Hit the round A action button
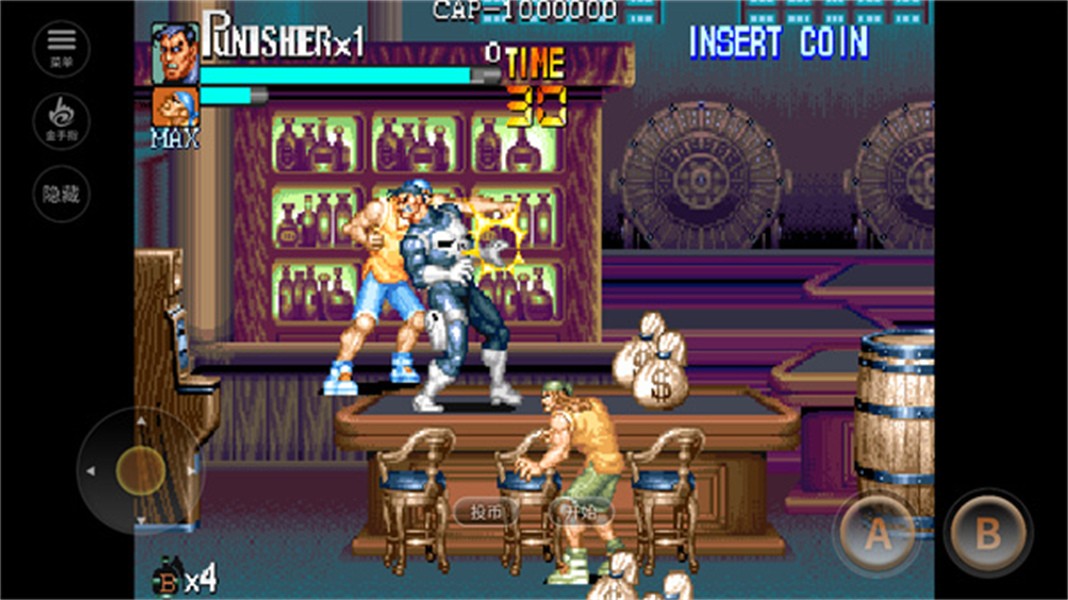Image resolution: width=1068 pixels, height=600 pixels. [x=877, y=533]
